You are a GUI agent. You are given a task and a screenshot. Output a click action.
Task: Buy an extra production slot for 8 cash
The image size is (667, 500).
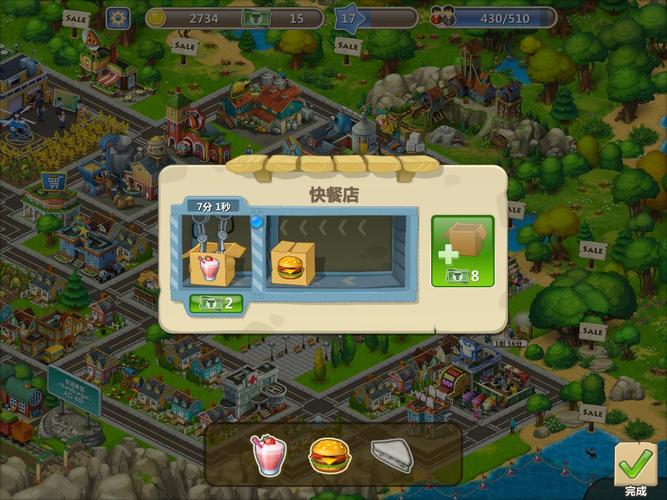tap(462, 251)
